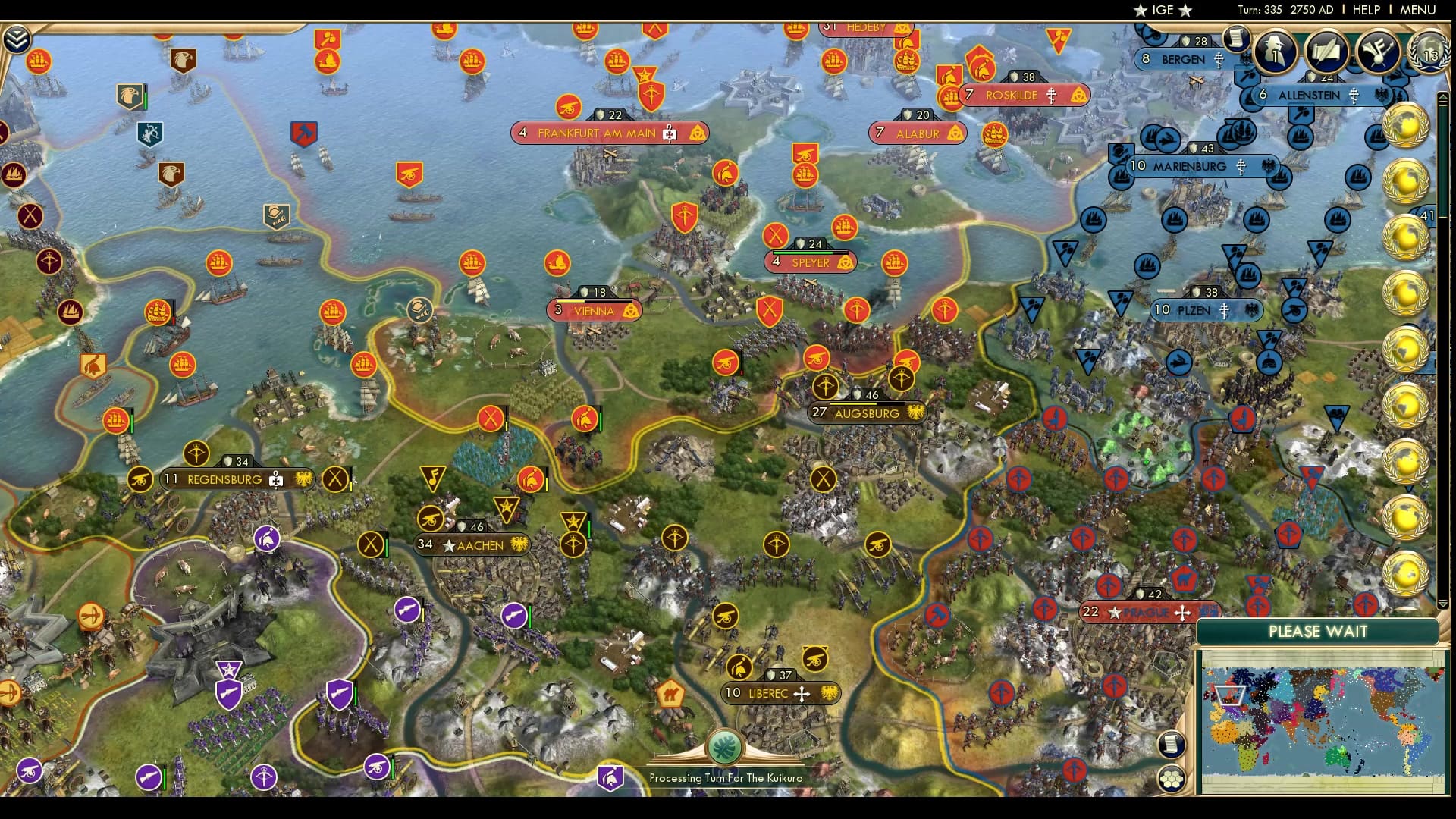Select the Vienna city banner
This screenshot has height=819, width=1456.
pyautogui.click(x=594, y=311)
